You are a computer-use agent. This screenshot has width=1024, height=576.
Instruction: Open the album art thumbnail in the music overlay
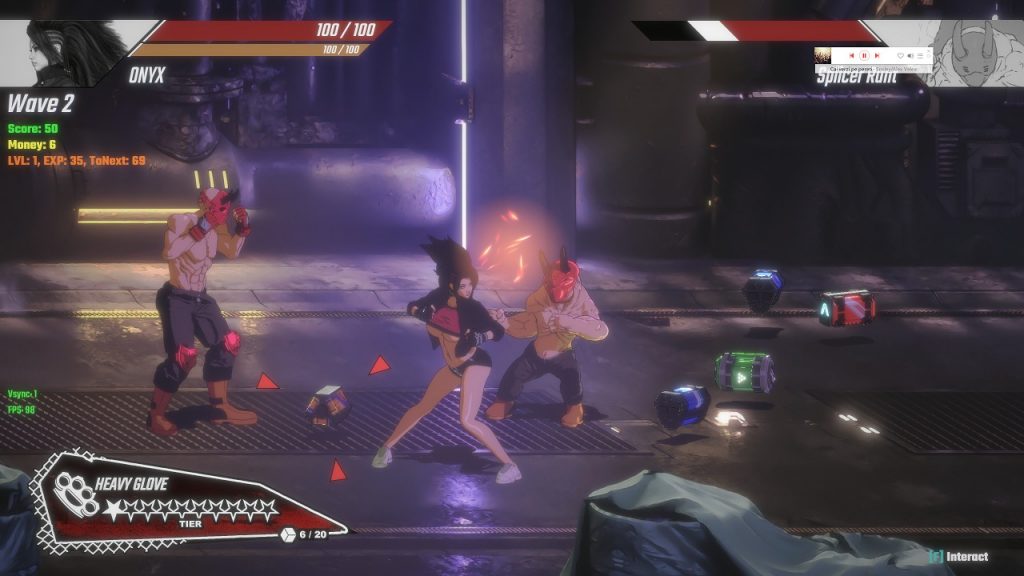[823, 56]
